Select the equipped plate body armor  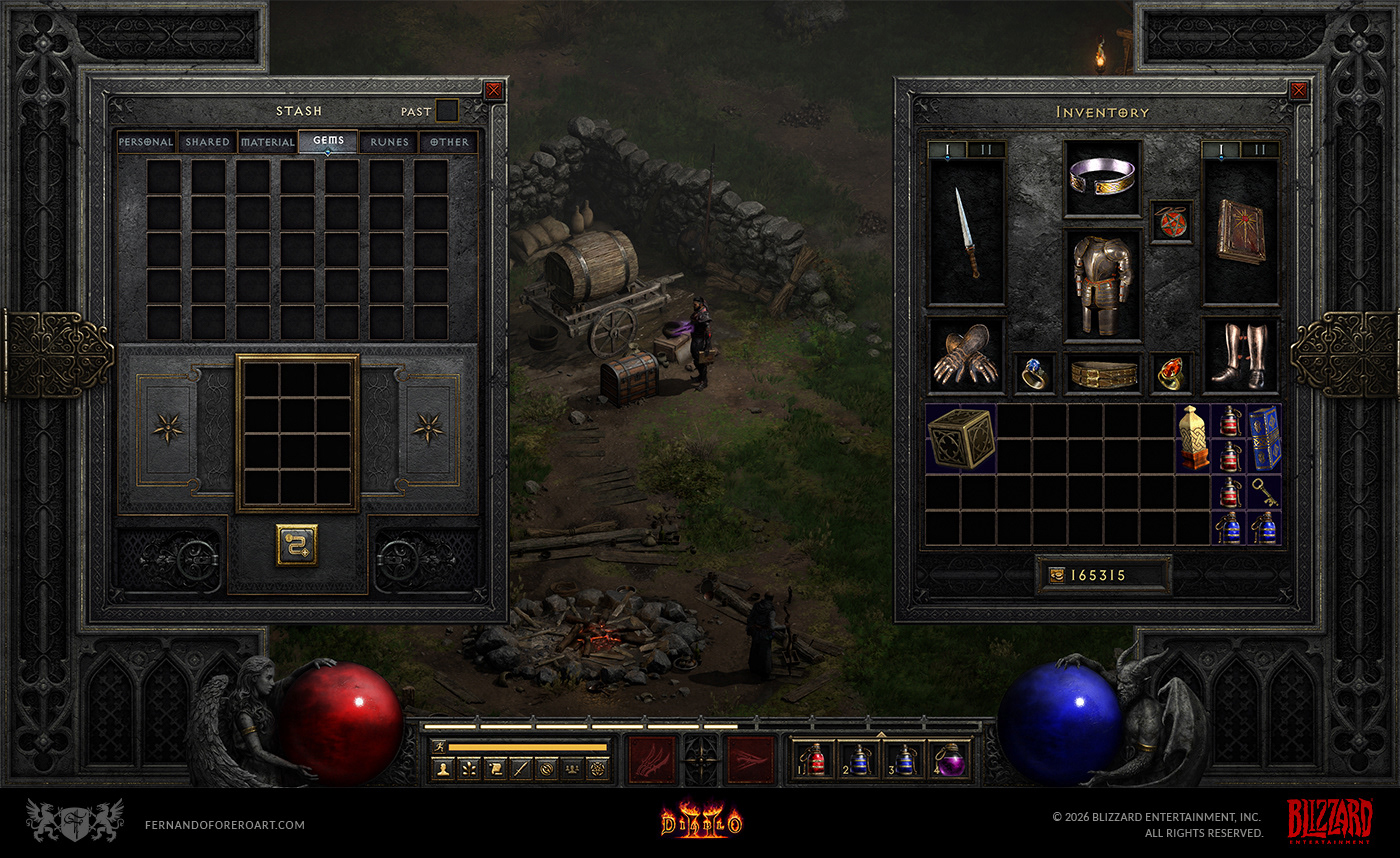1102,281
